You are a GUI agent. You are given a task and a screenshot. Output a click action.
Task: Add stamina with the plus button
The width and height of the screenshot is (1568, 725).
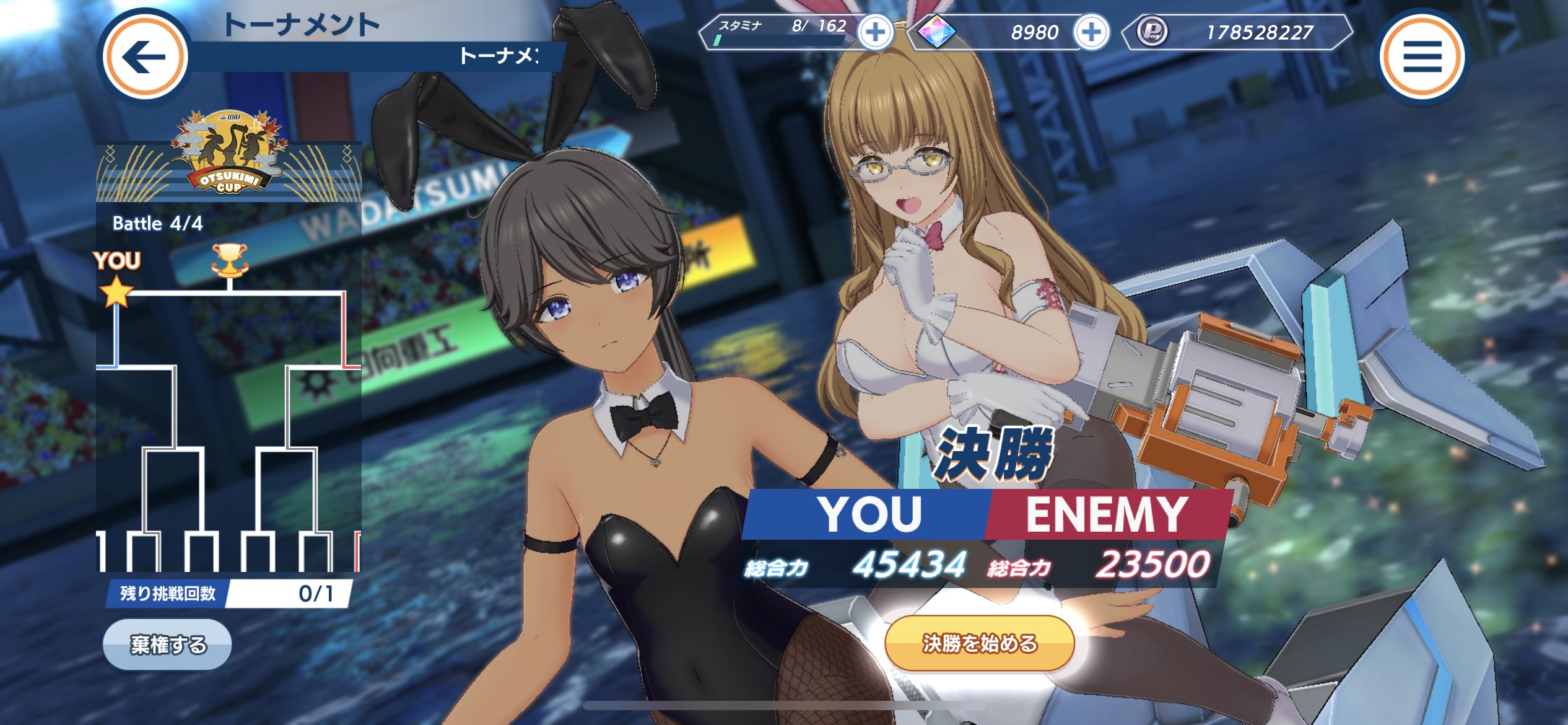[875, 32]
